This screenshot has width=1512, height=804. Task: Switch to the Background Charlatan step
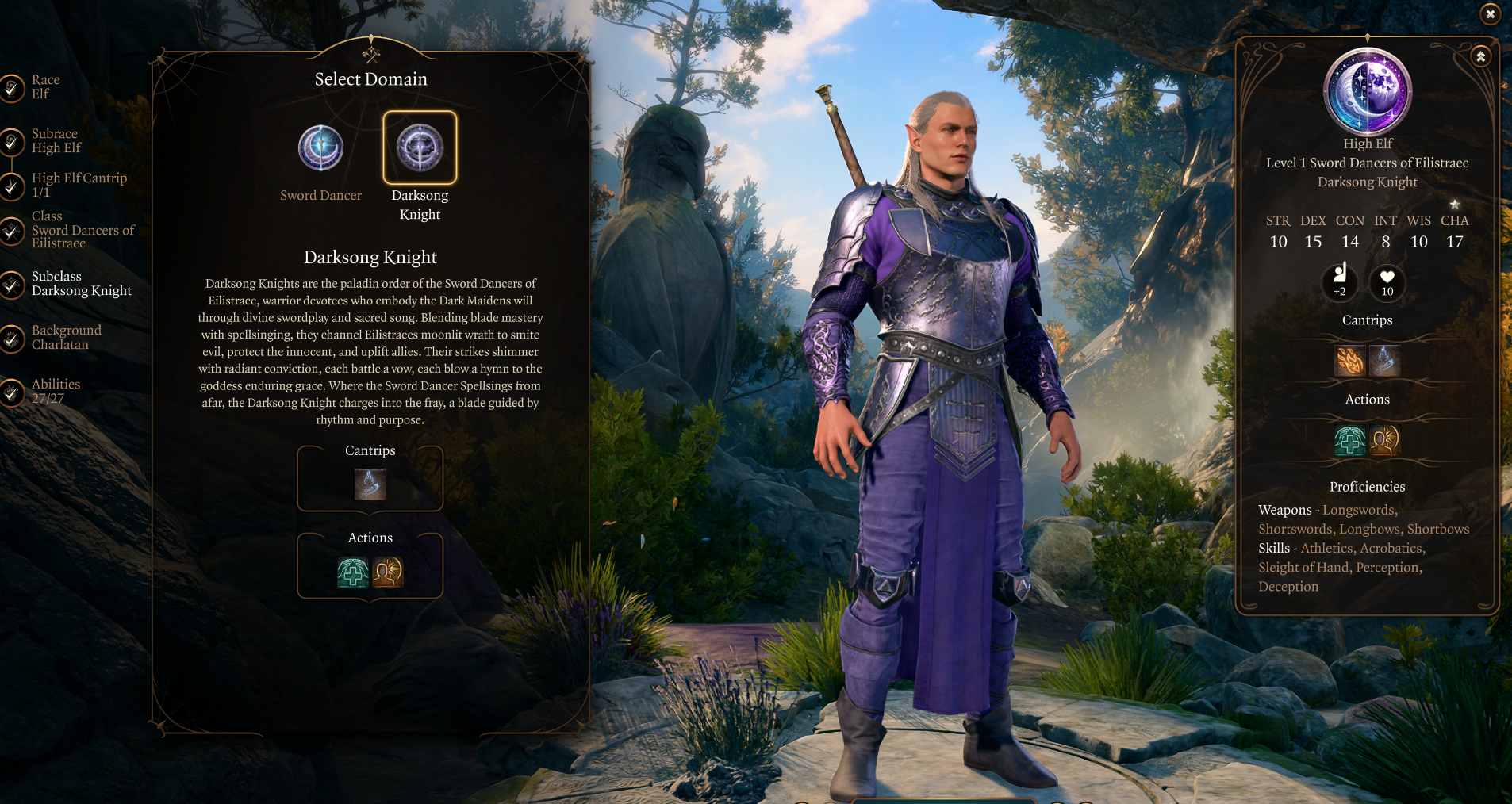65,338
